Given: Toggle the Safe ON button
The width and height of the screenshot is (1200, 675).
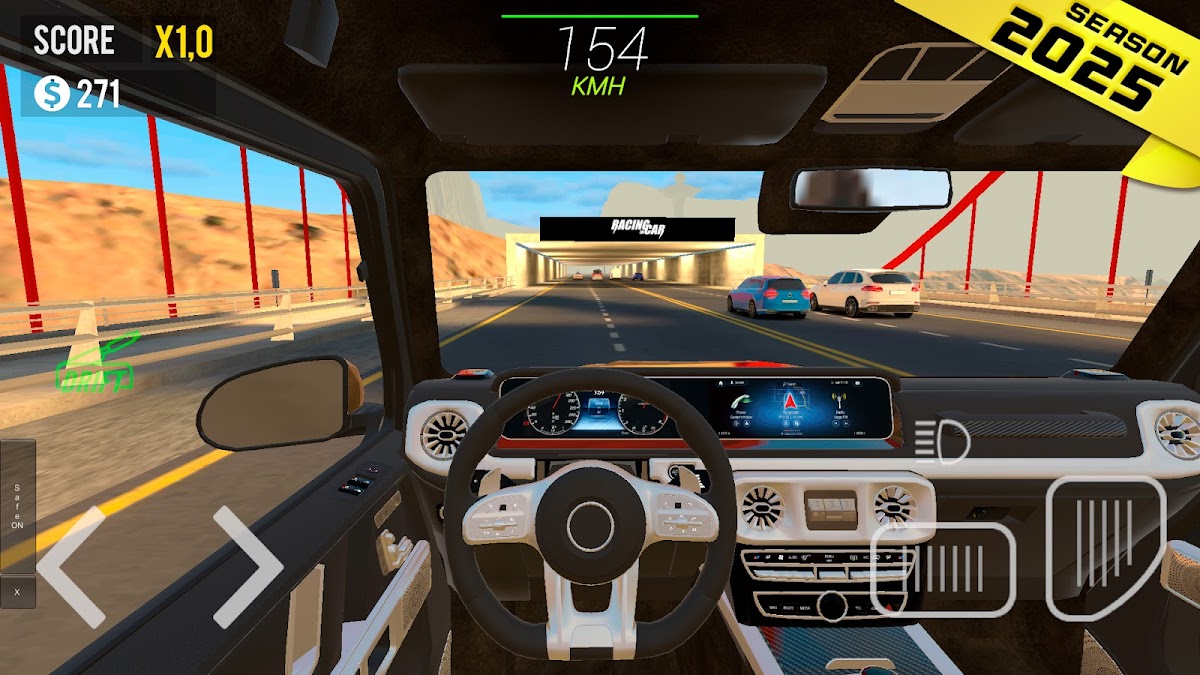Looking at the screenshot, I should tap(17, 505).
